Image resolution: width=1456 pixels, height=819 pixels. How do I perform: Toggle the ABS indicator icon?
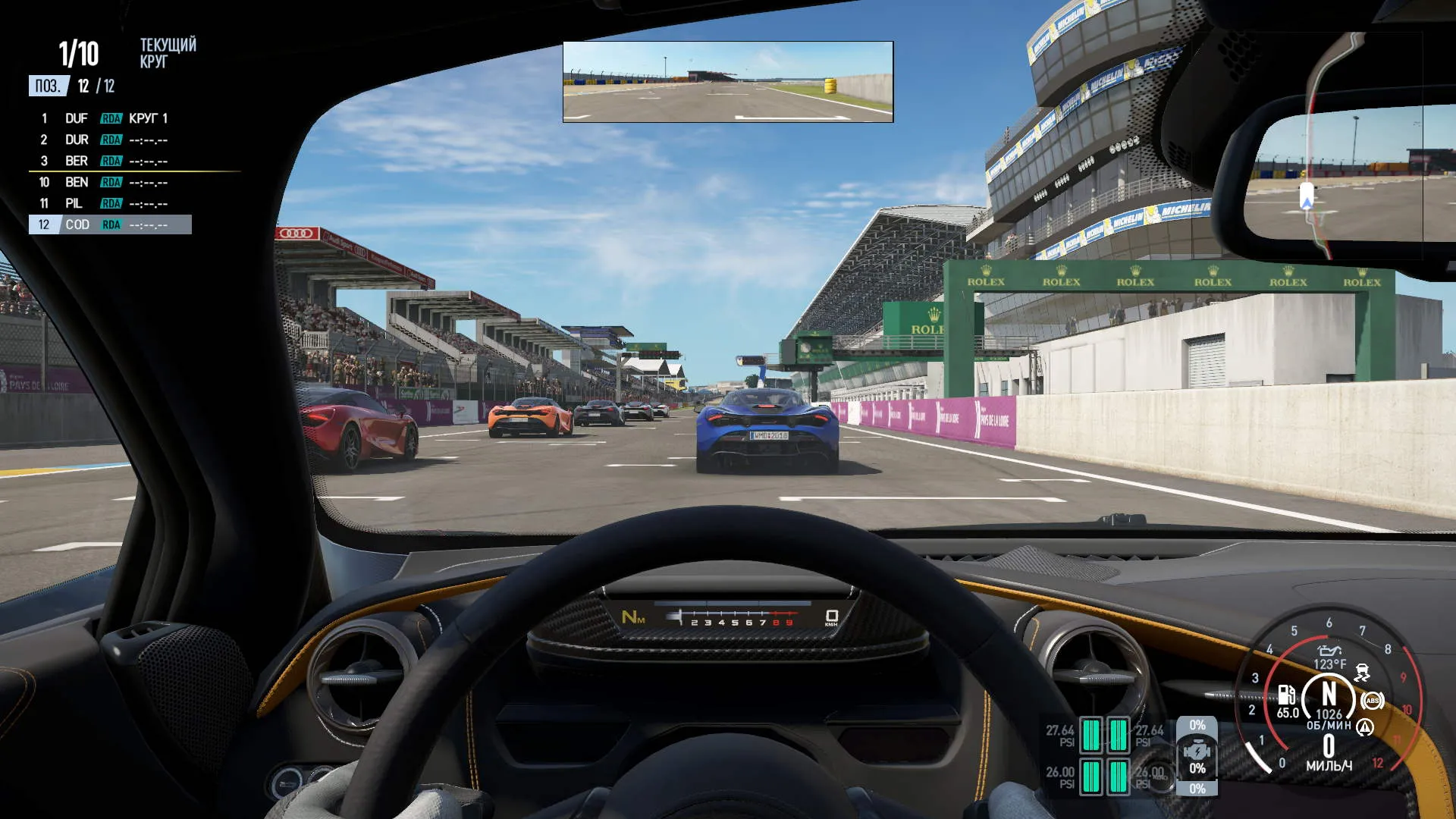1372,701
